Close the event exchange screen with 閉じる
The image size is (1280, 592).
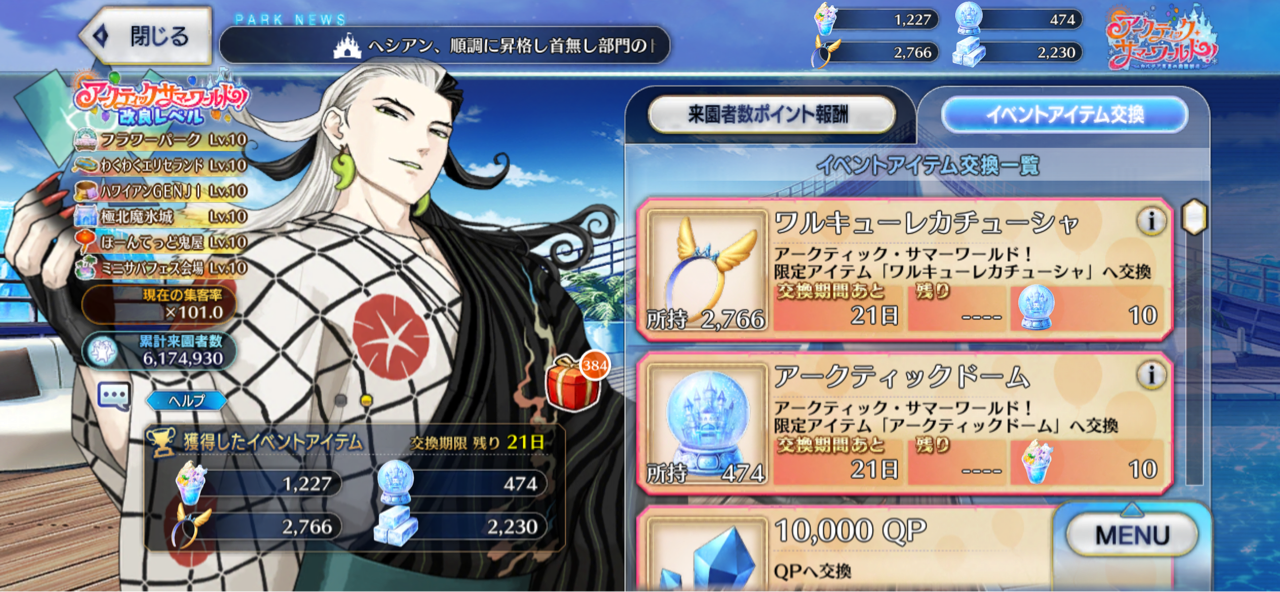click(x=146, y=37)
